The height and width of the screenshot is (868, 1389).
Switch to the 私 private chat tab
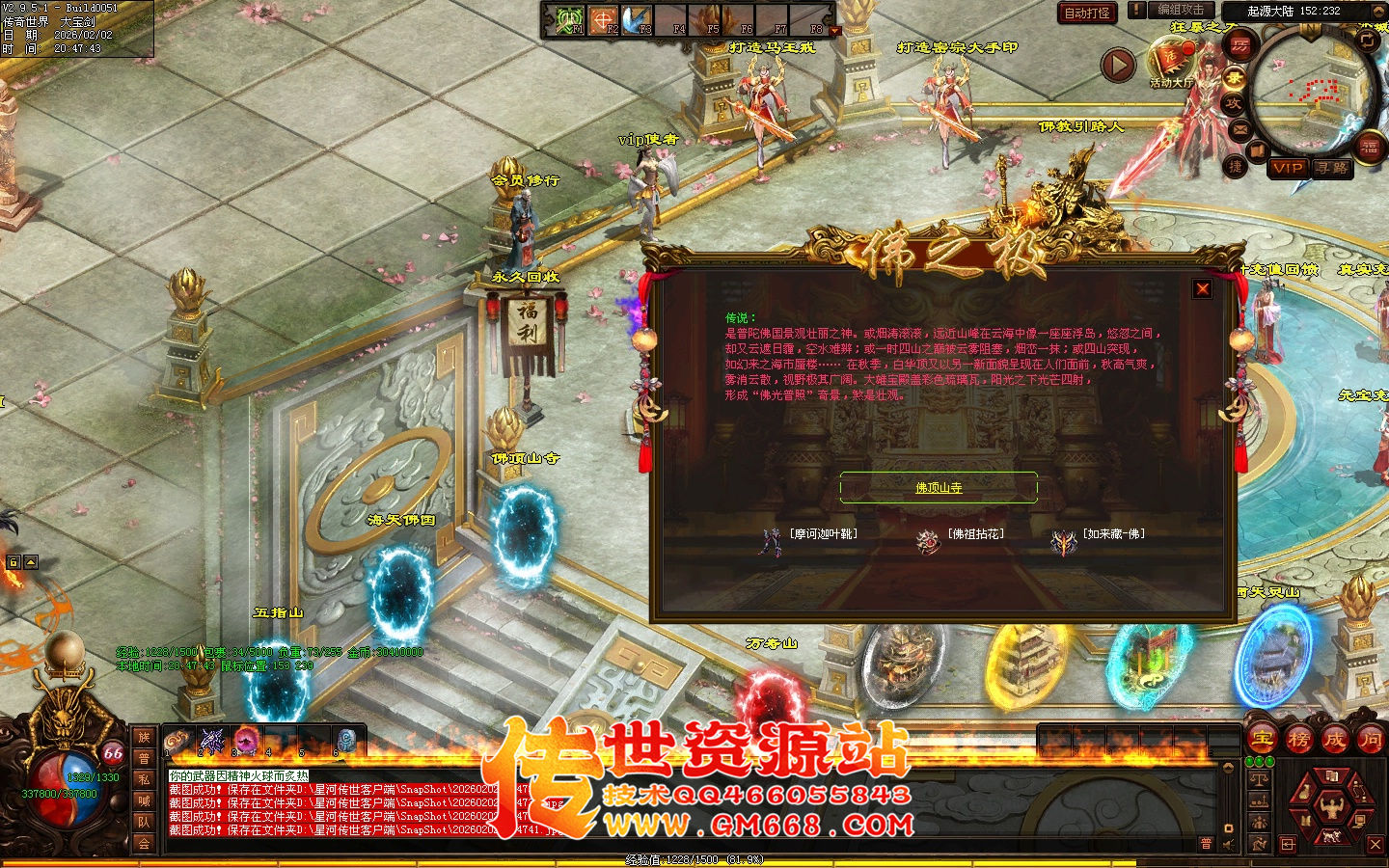click(145, 777)
